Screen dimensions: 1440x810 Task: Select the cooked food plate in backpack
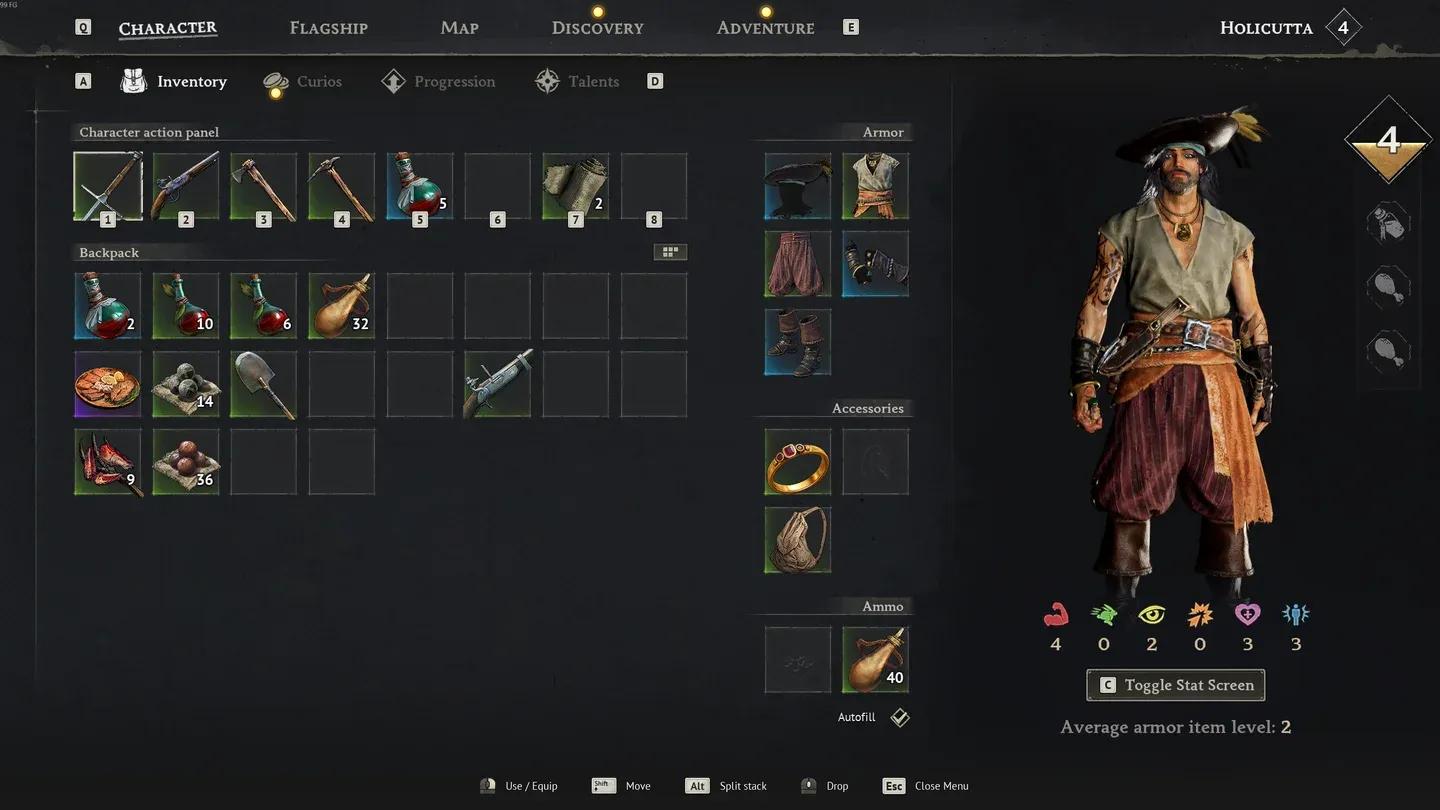(108, 384)
